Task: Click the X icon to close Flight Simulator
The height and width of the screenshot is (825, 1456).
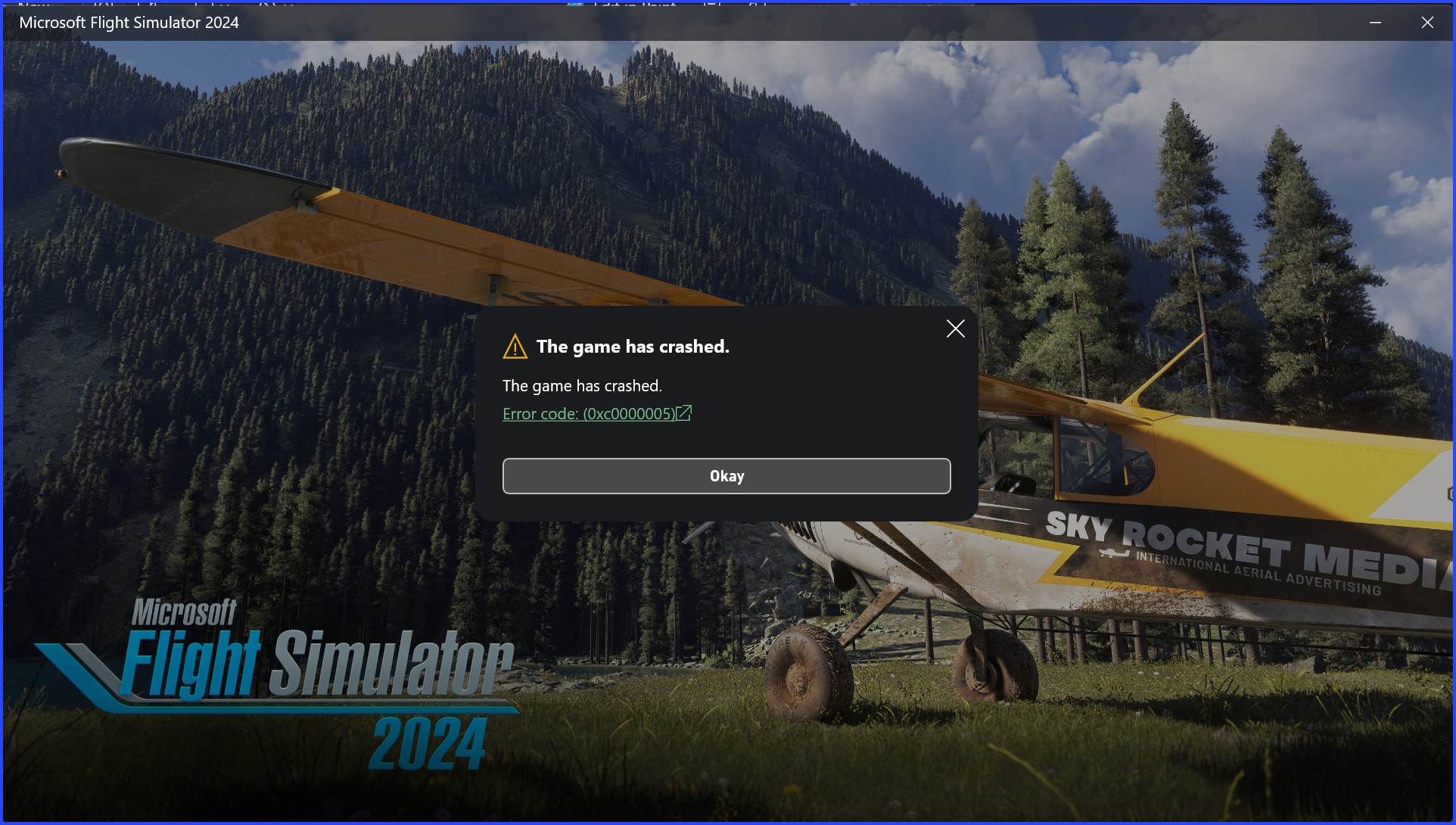Action: coord(1427,23)
